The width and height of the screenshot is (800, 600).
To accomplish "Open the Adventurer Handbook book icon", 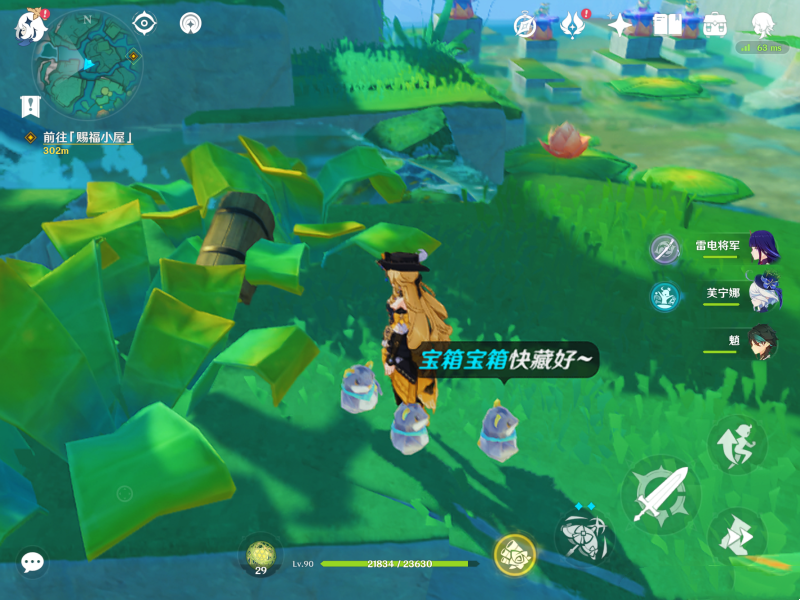I will coord(667,25).
